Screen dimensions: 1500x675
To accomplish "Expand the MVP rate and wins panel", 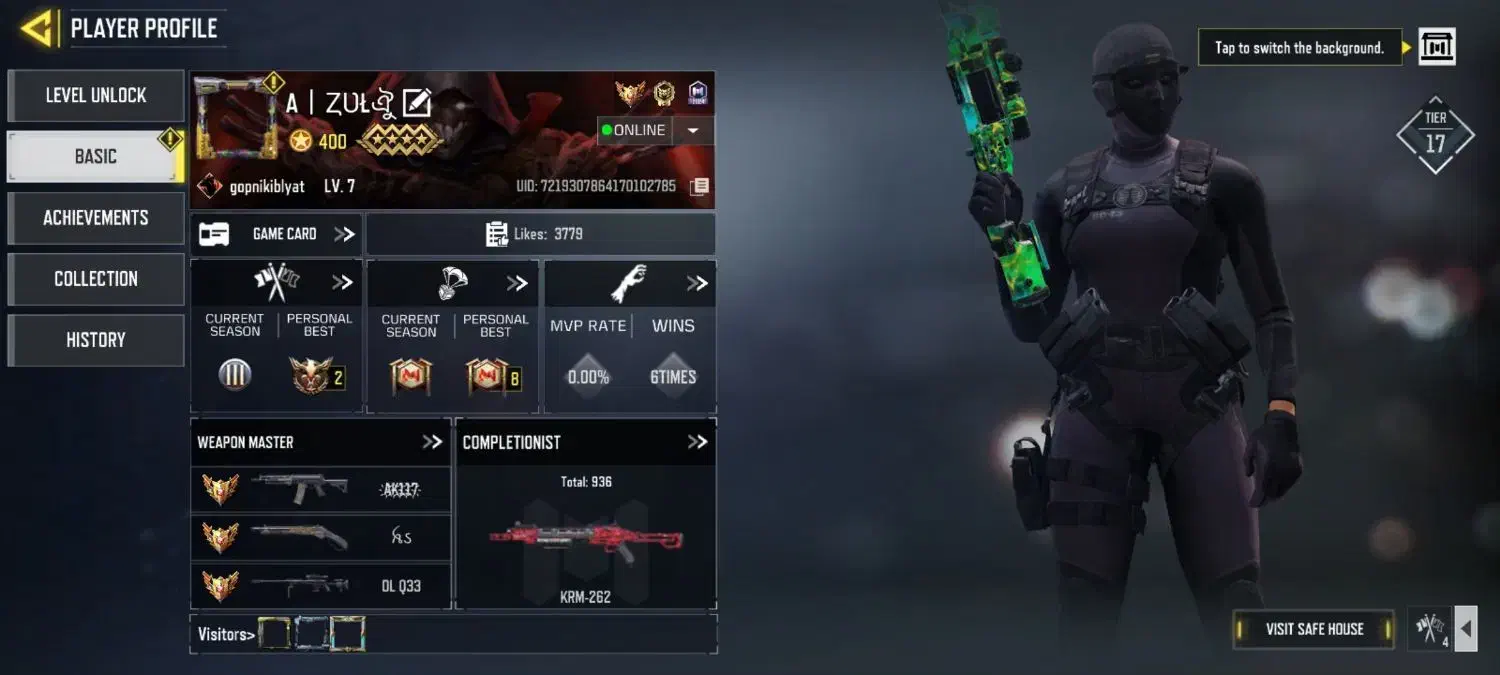I will pos(697,283).
